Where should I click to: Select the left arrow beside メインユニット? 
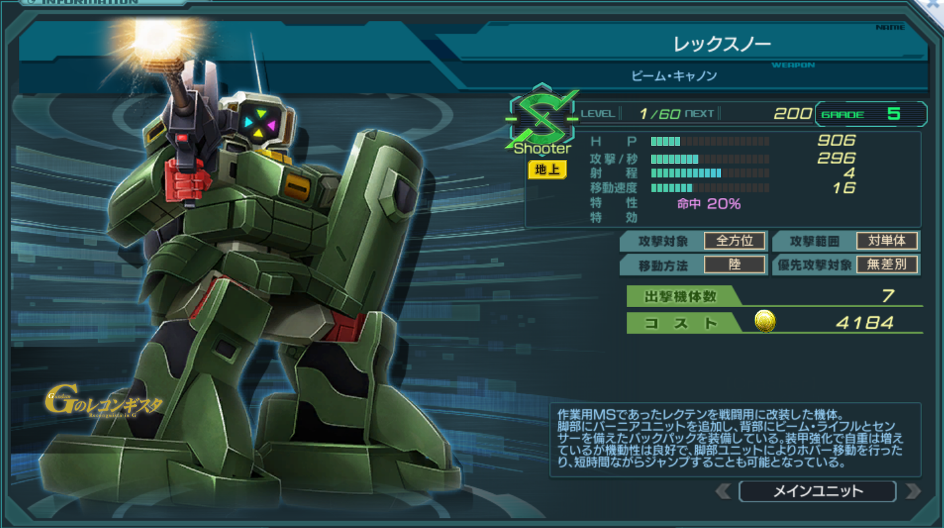point(723,491)
